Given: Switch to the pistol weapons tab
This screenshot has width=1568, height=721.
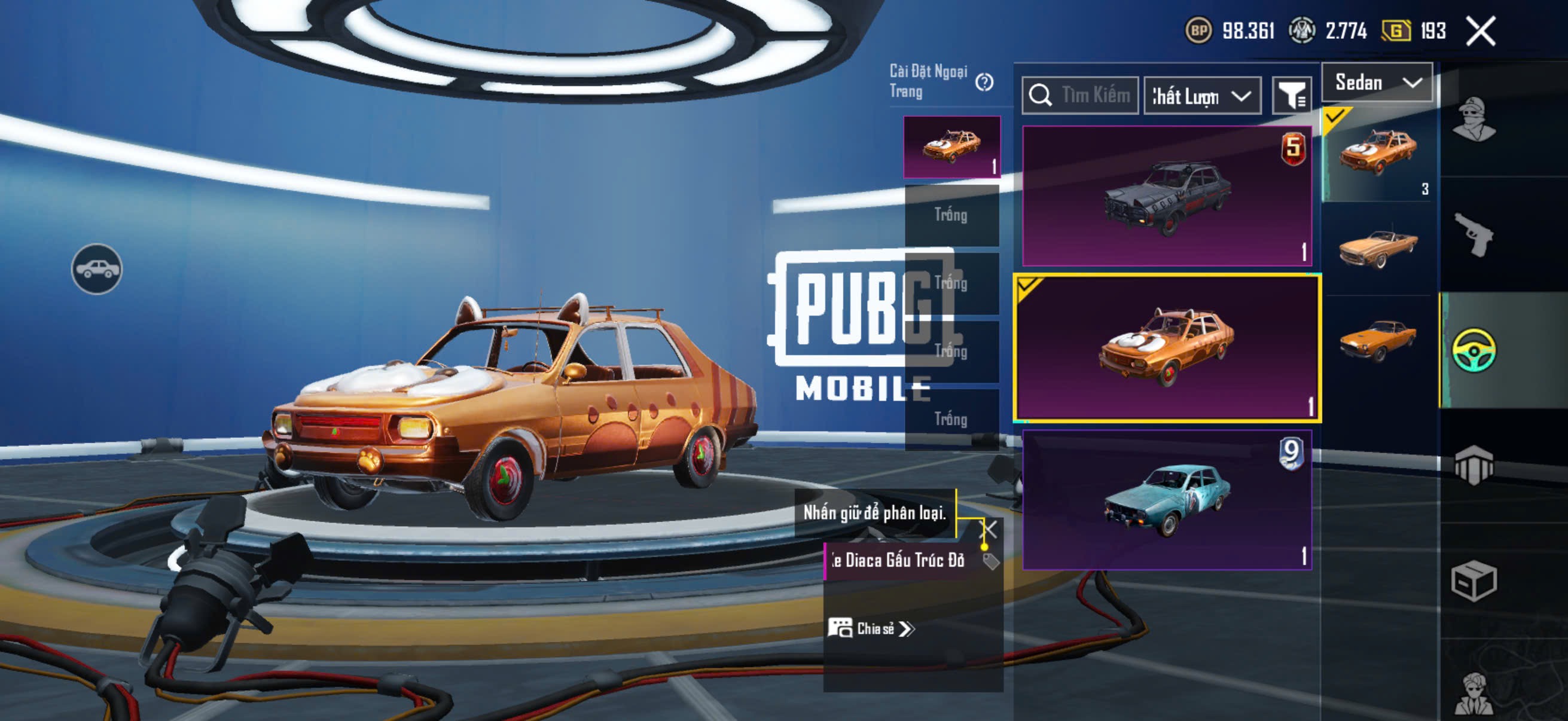Looking at the screenshot, I should [1474, 235].
